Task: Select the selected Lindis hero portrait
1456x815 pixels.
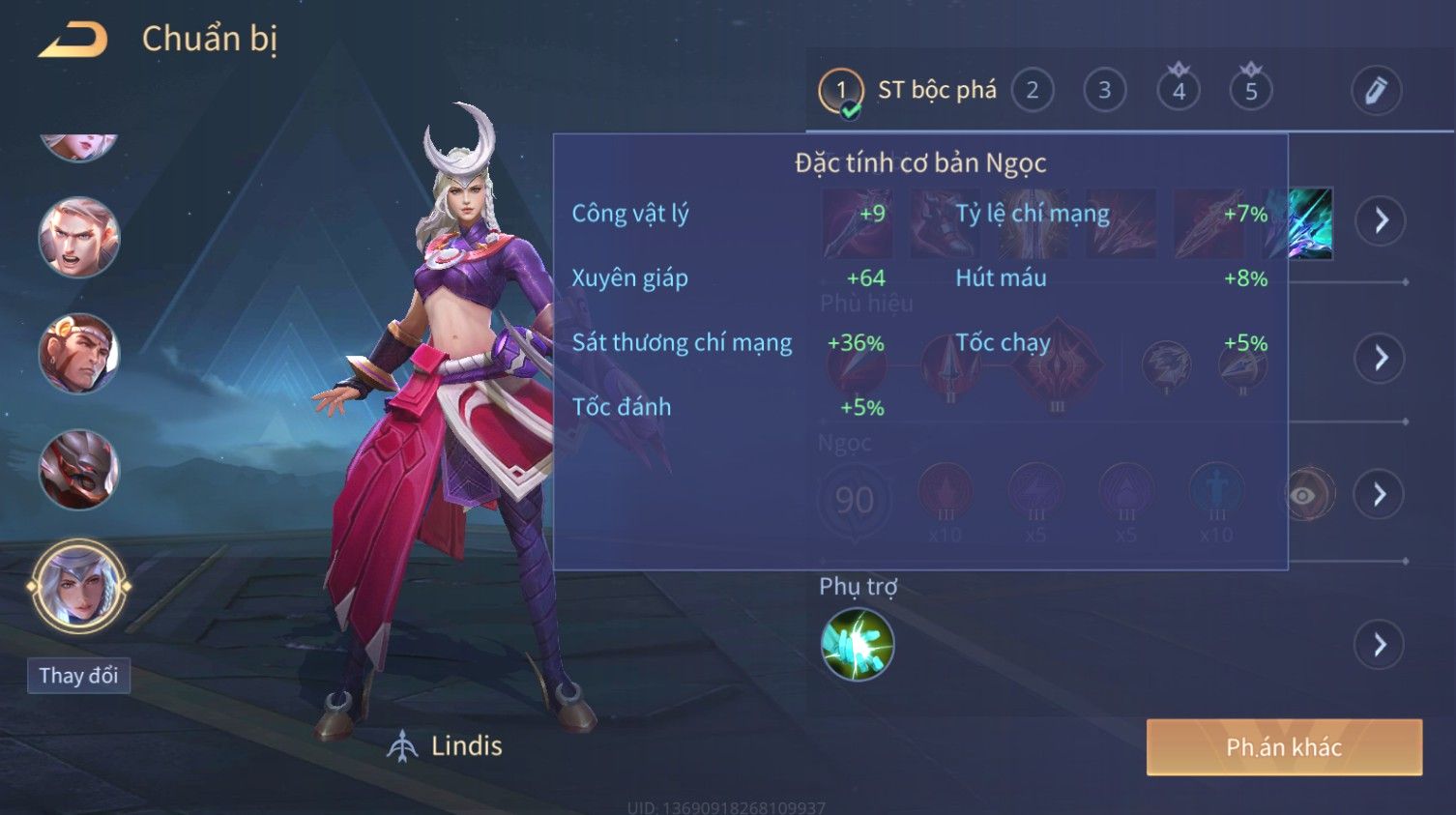Action: pyautogui.click(x=79, y=587)
